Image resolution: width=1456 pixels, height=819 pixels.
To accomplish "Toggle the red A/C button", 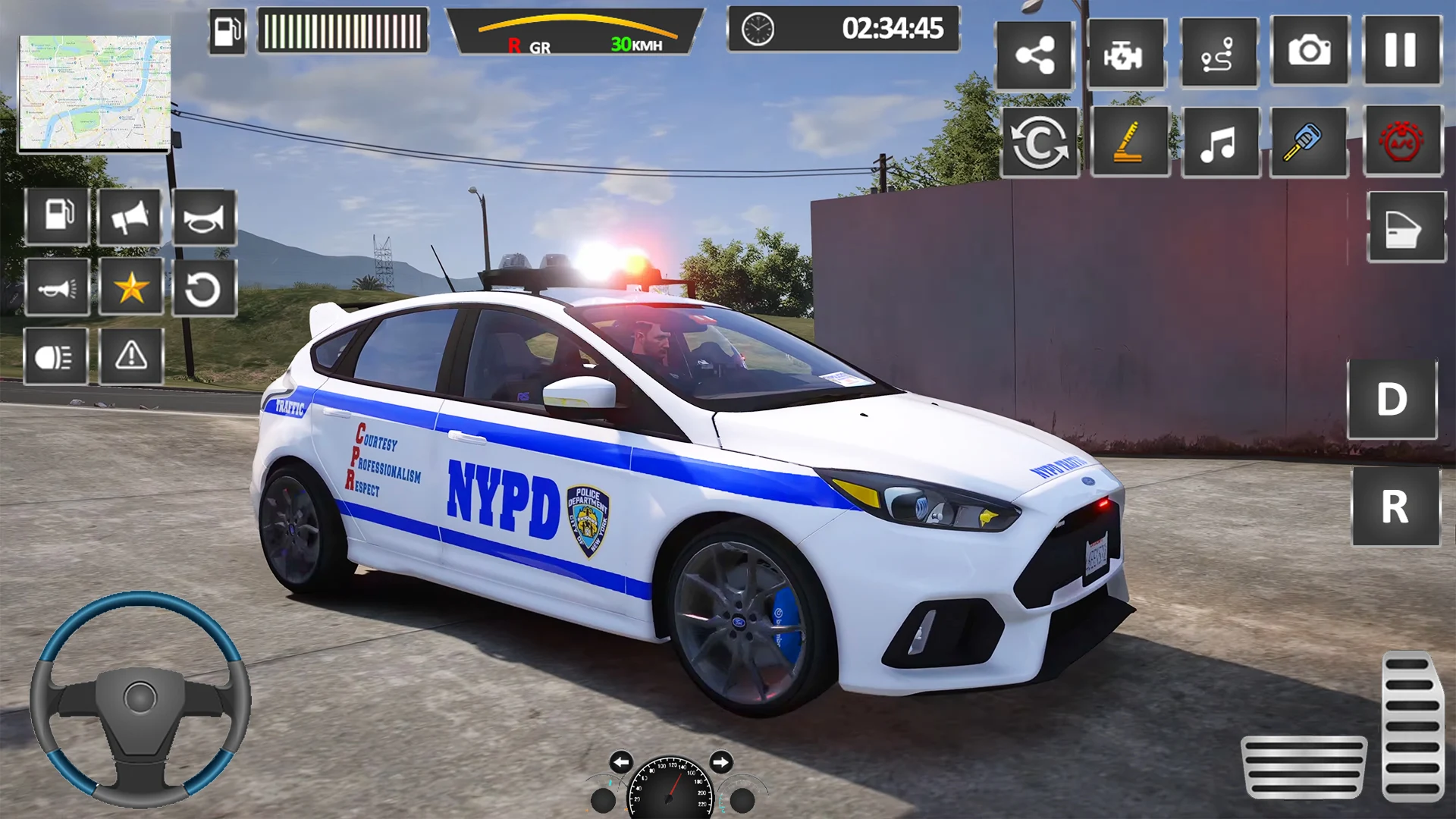I will point(1402,142).
